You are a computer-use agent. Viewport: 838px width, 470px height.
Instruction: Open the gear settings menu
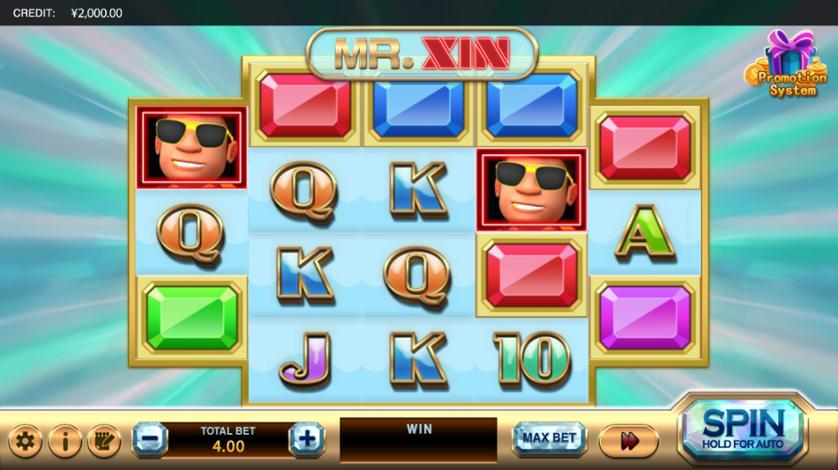[25, 440]
